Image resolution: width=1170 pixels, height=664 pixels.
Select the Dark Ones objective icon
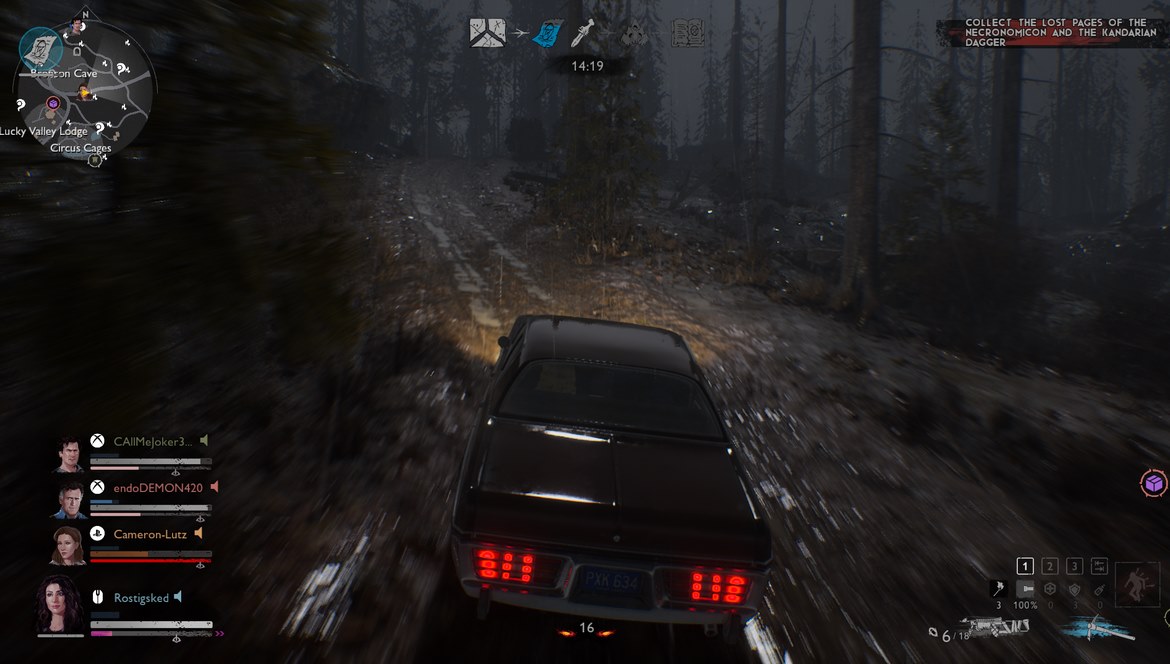(632, 34)
